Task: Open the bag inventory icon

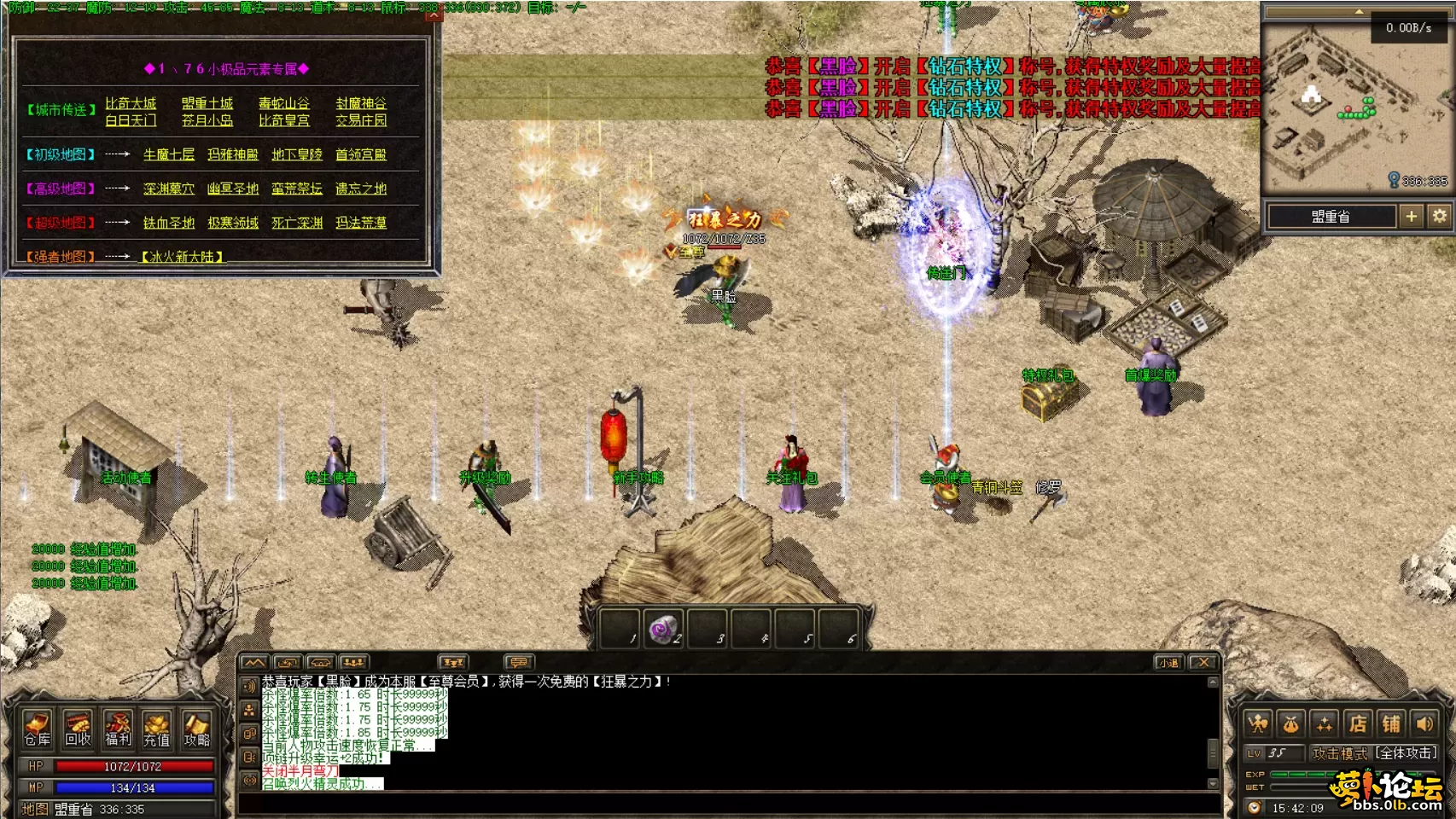Action: click(x=1291, y=724)
